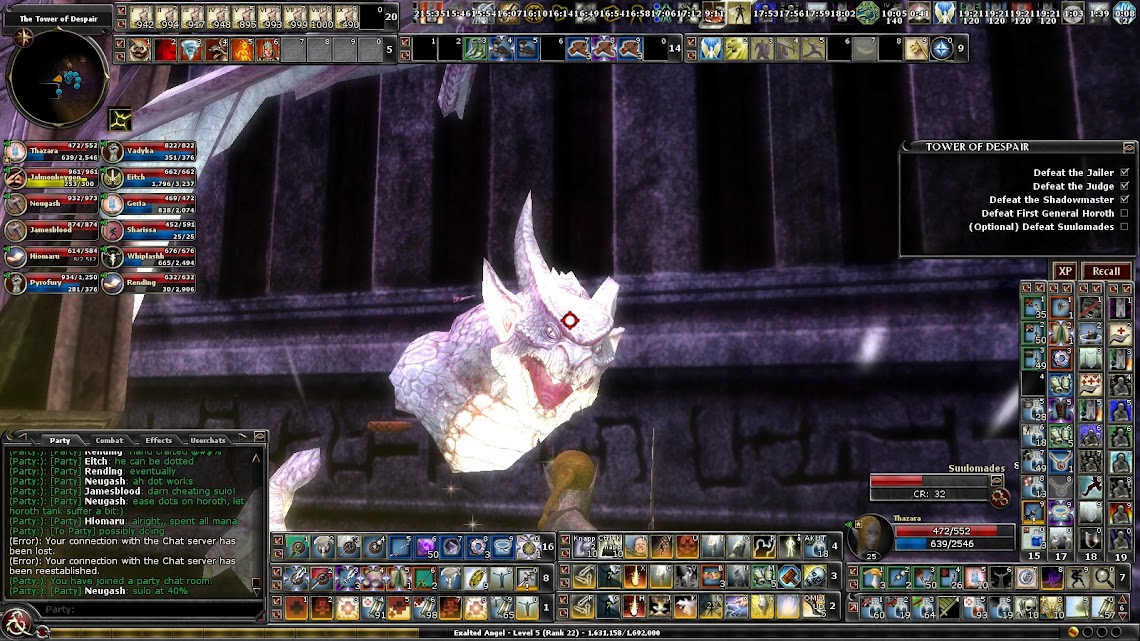Select party member Pyrofury
Screen dimensions: 1140x641
click(x=50, y=283)
